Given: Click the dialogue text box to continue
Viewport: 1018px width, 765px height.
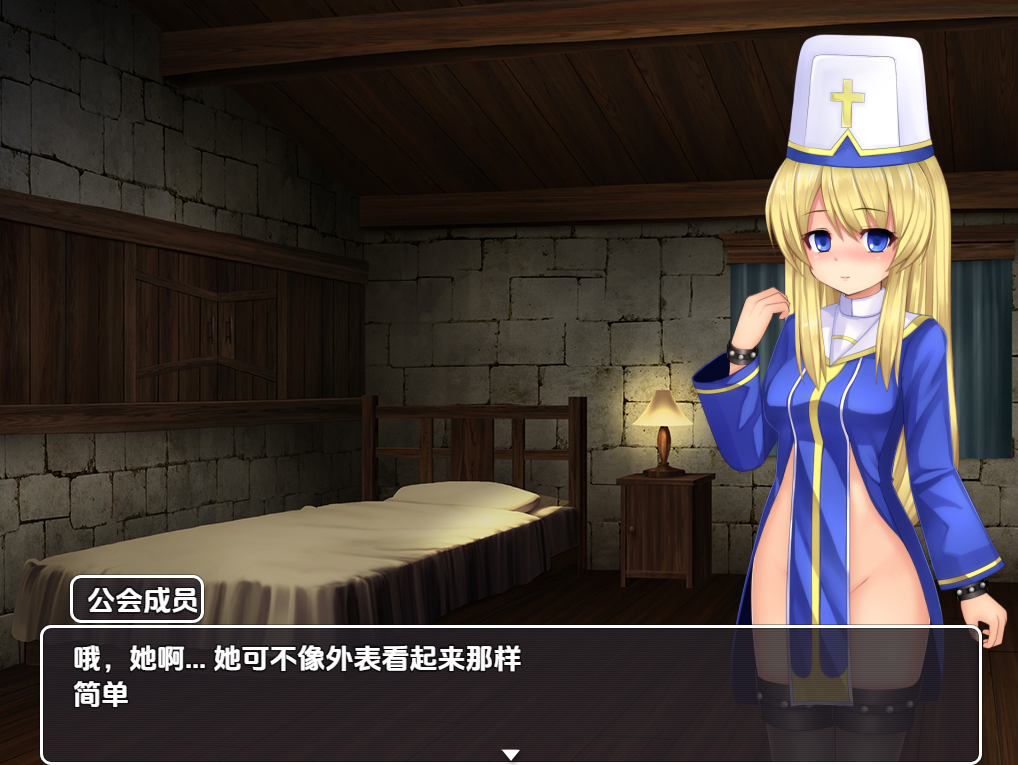Looking at the screenshot, I should pos(510,692).
